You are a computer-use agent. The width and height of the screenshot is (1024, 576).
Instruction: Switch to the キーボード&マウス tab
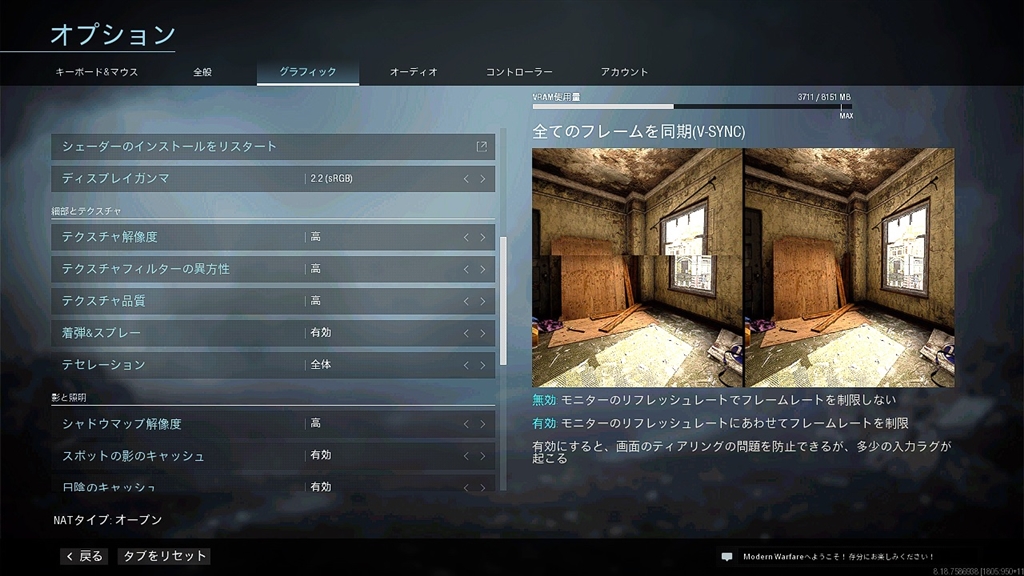click(96, 72)
